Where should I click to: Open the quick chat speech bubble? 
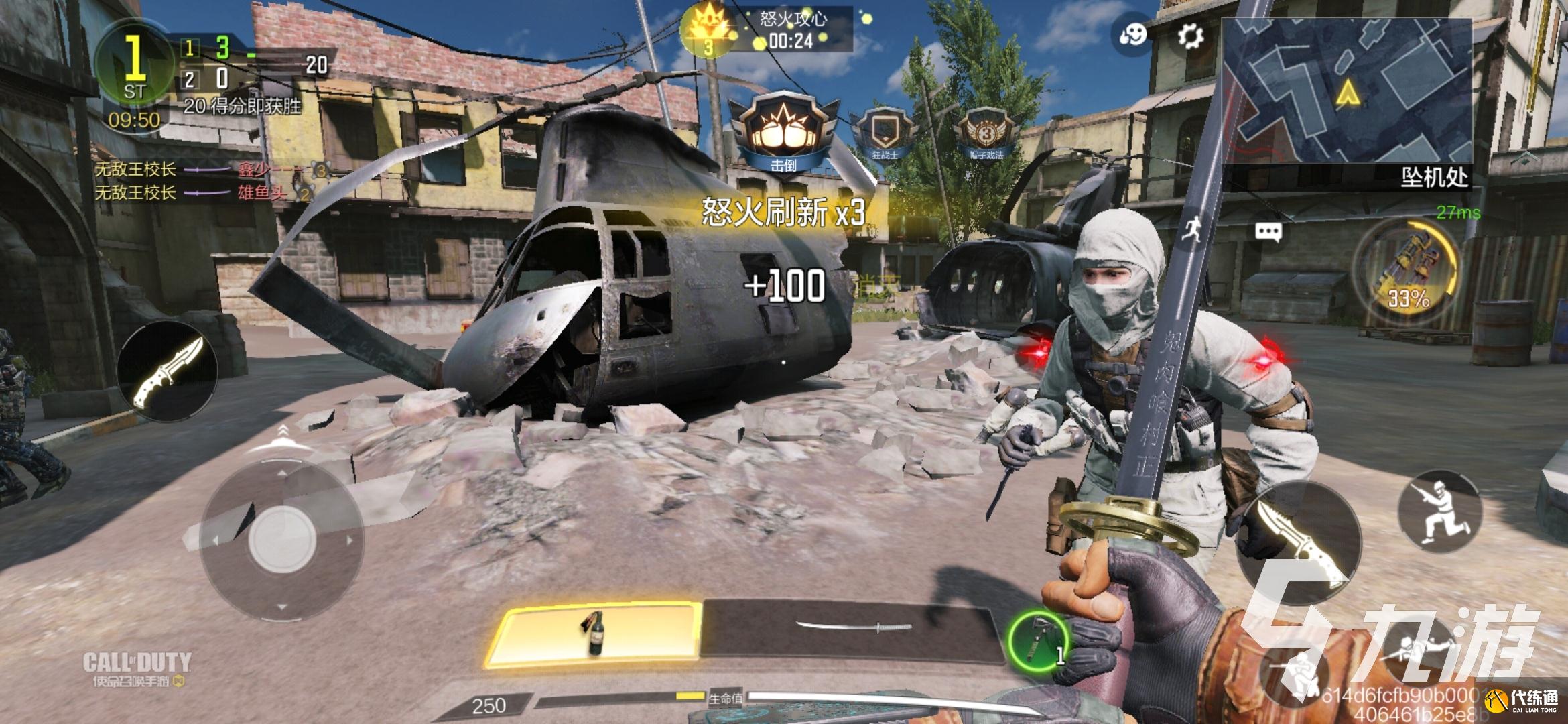click(x=1268, y=232)
